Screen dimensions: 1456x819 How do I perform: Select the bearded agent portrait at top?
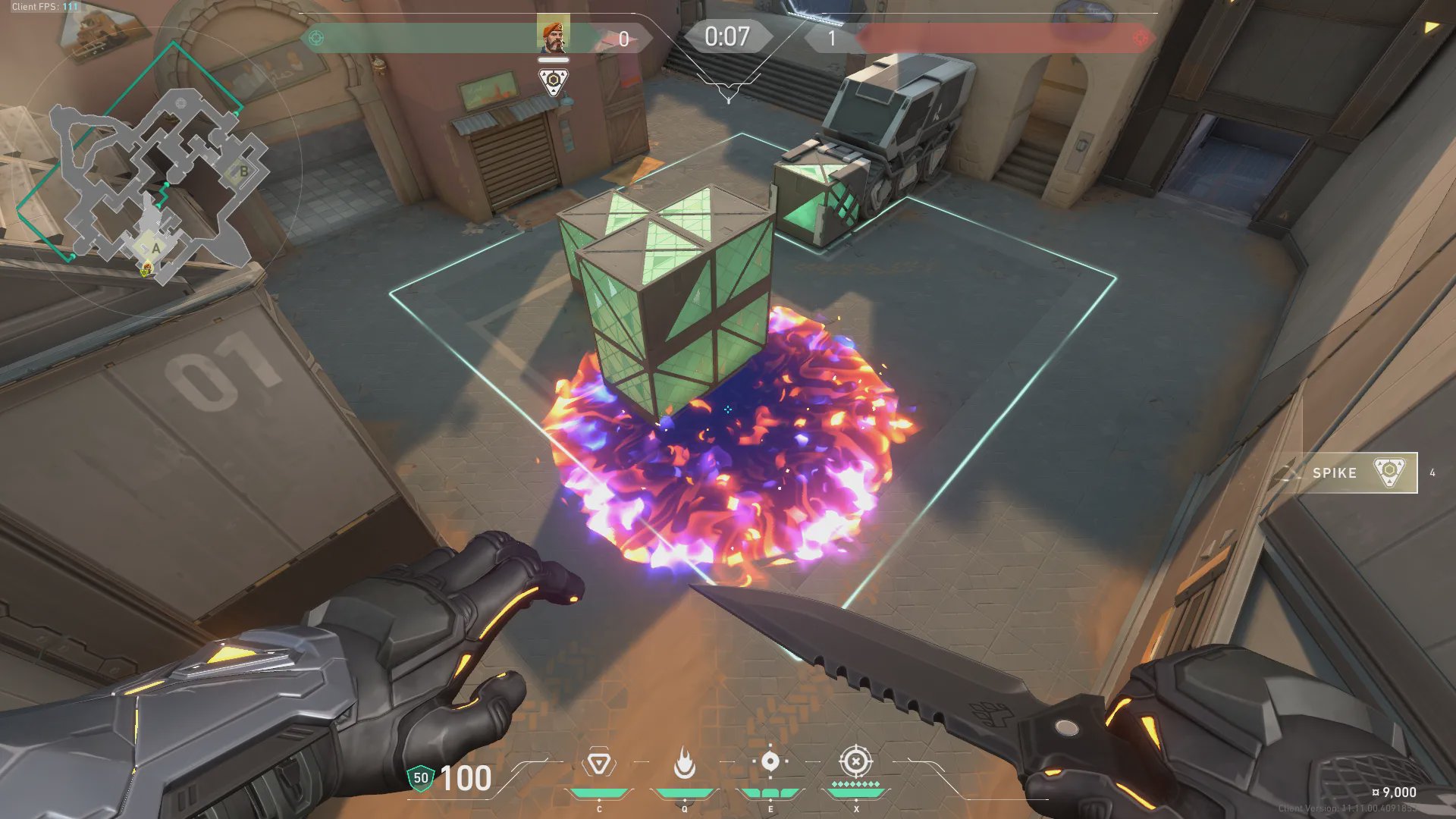(553, 36)
